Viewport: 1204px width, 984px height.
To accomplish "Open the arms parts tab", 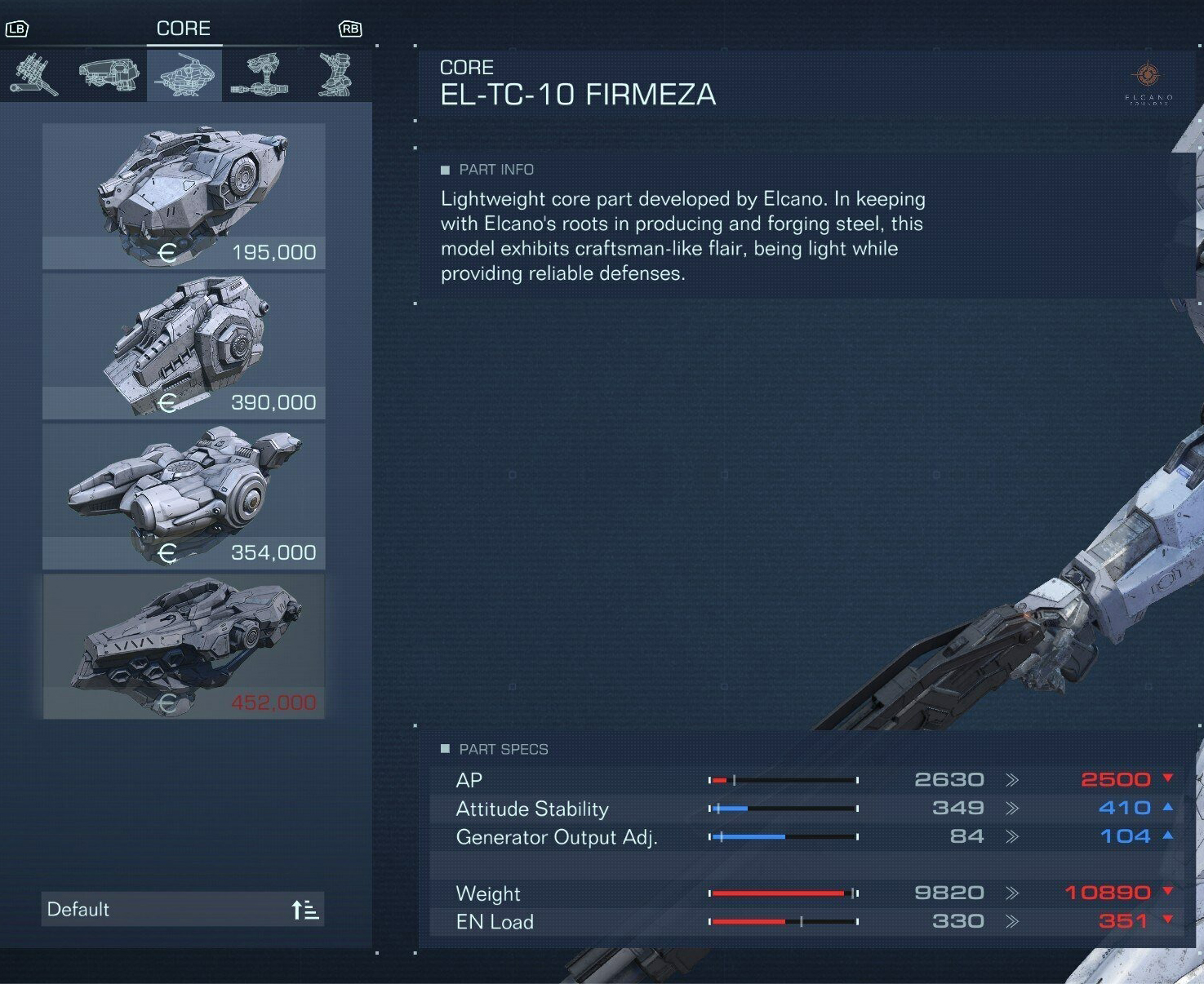I will 260,75.
